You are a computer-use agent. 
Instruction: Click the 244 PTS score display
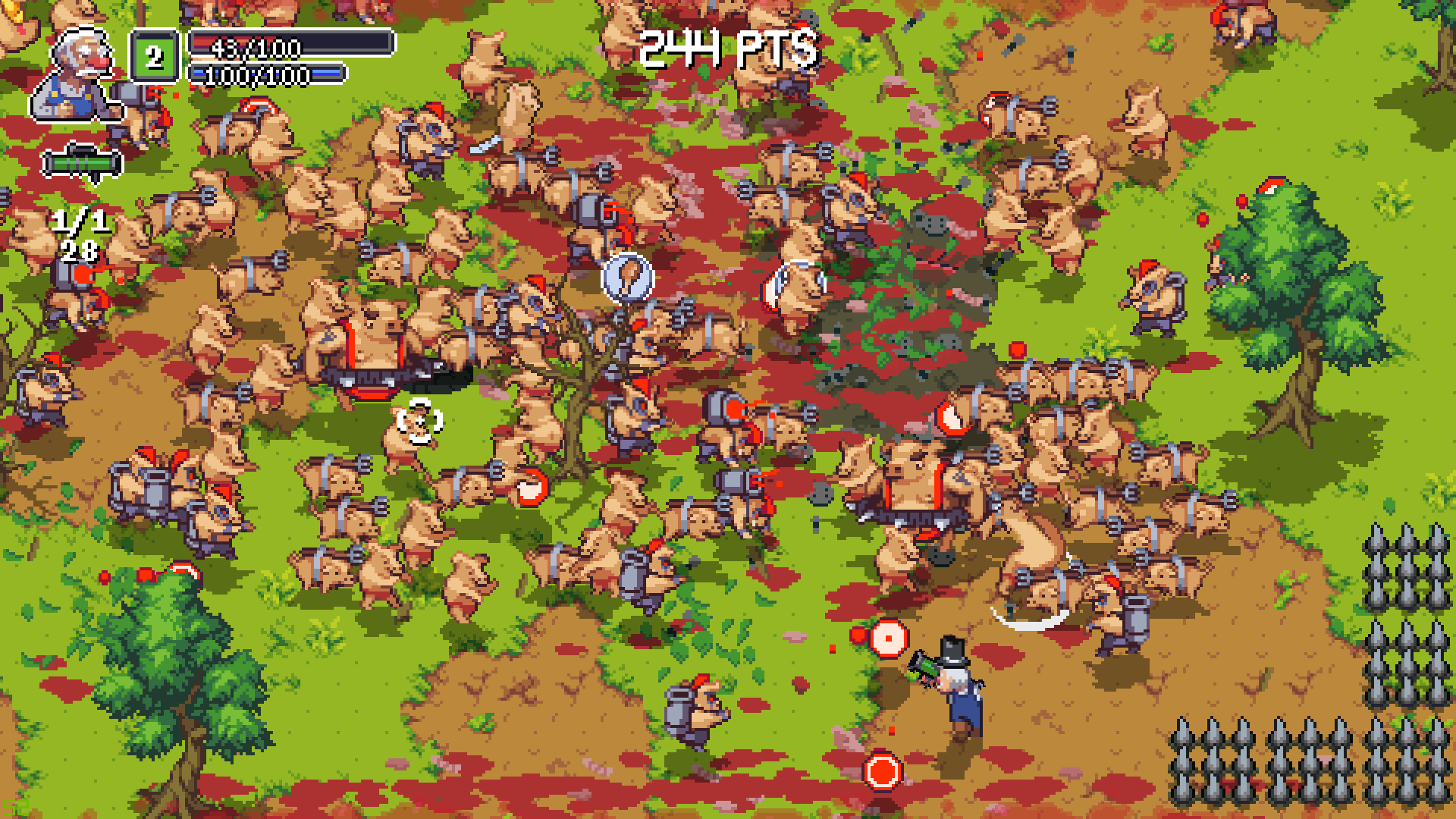[x=730, y=49]
